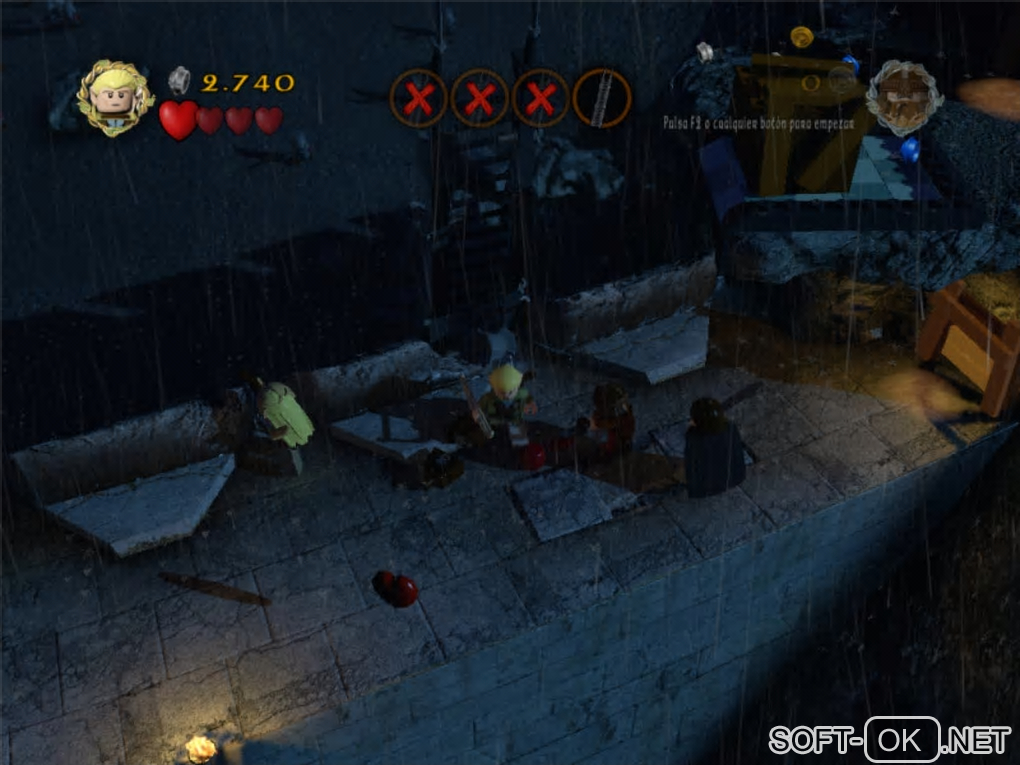Click the second player's dwarf portrait
The image size is (1020, 765).
click(x=904, y=98)
